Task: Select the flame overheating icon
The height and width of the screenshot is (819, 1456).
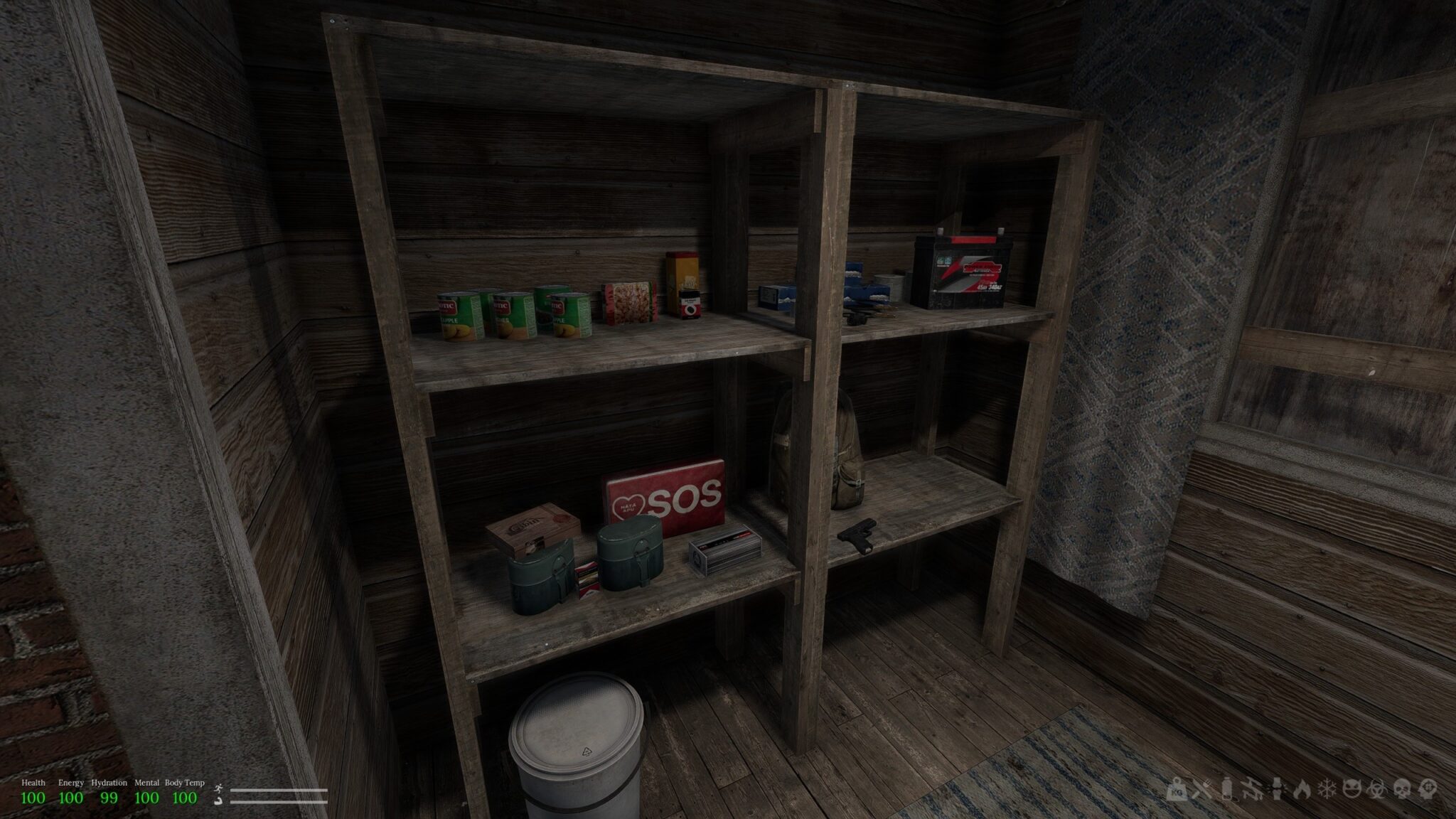Action: (x=1302, y=789)
